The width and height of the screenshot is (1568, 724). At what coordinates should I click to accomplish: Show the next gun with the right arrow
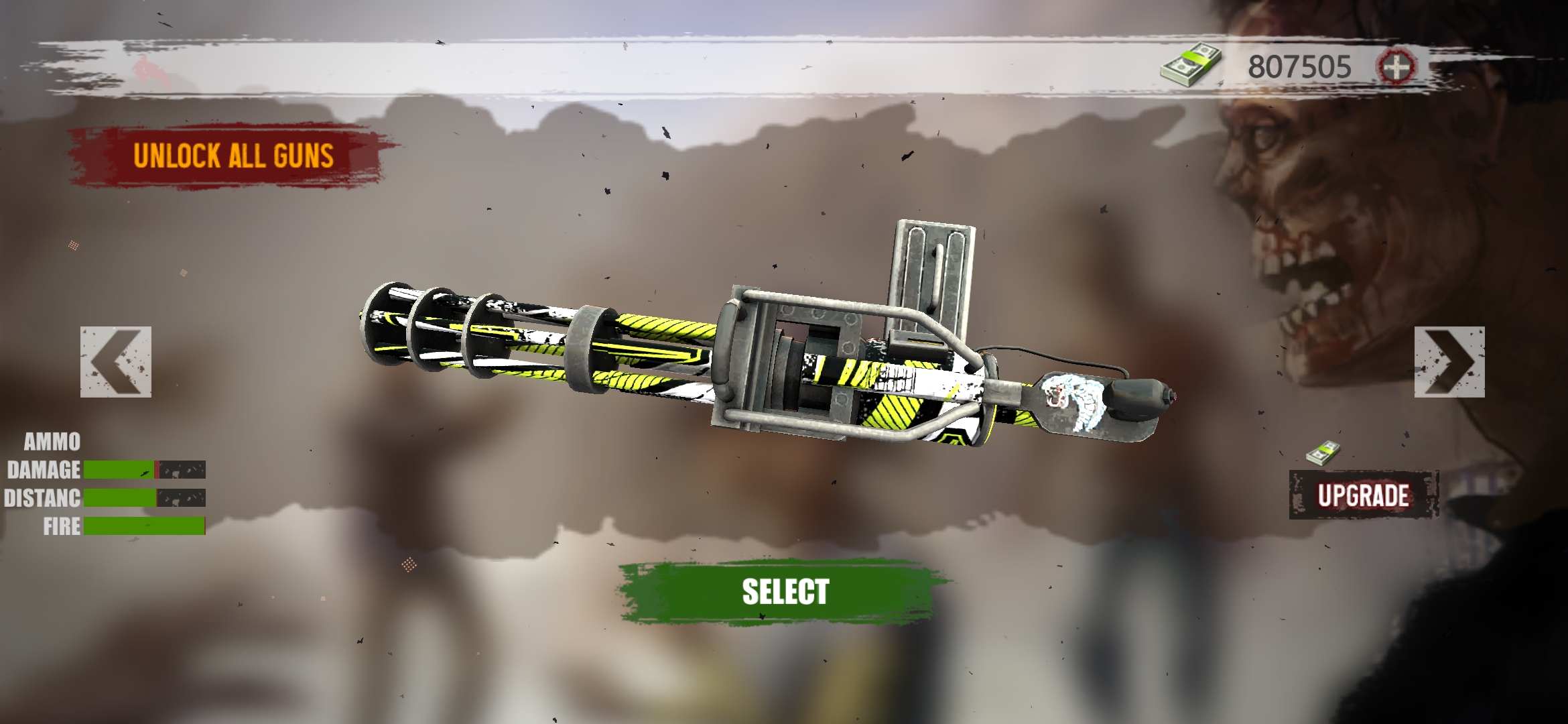pos(1449,362)
